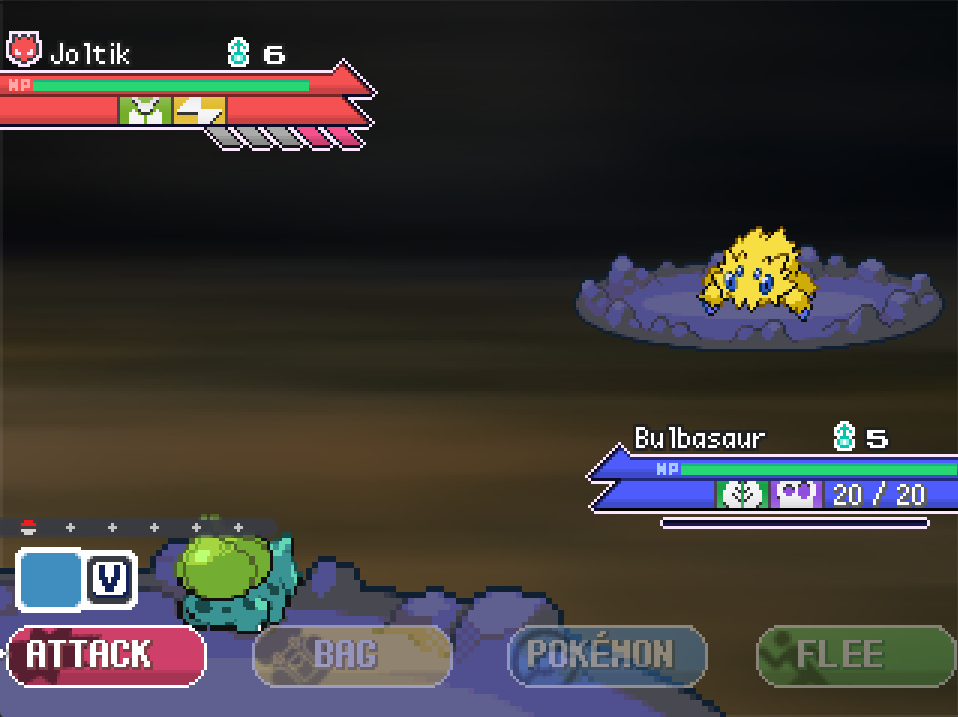Open the BAG menu

point(352,655)
